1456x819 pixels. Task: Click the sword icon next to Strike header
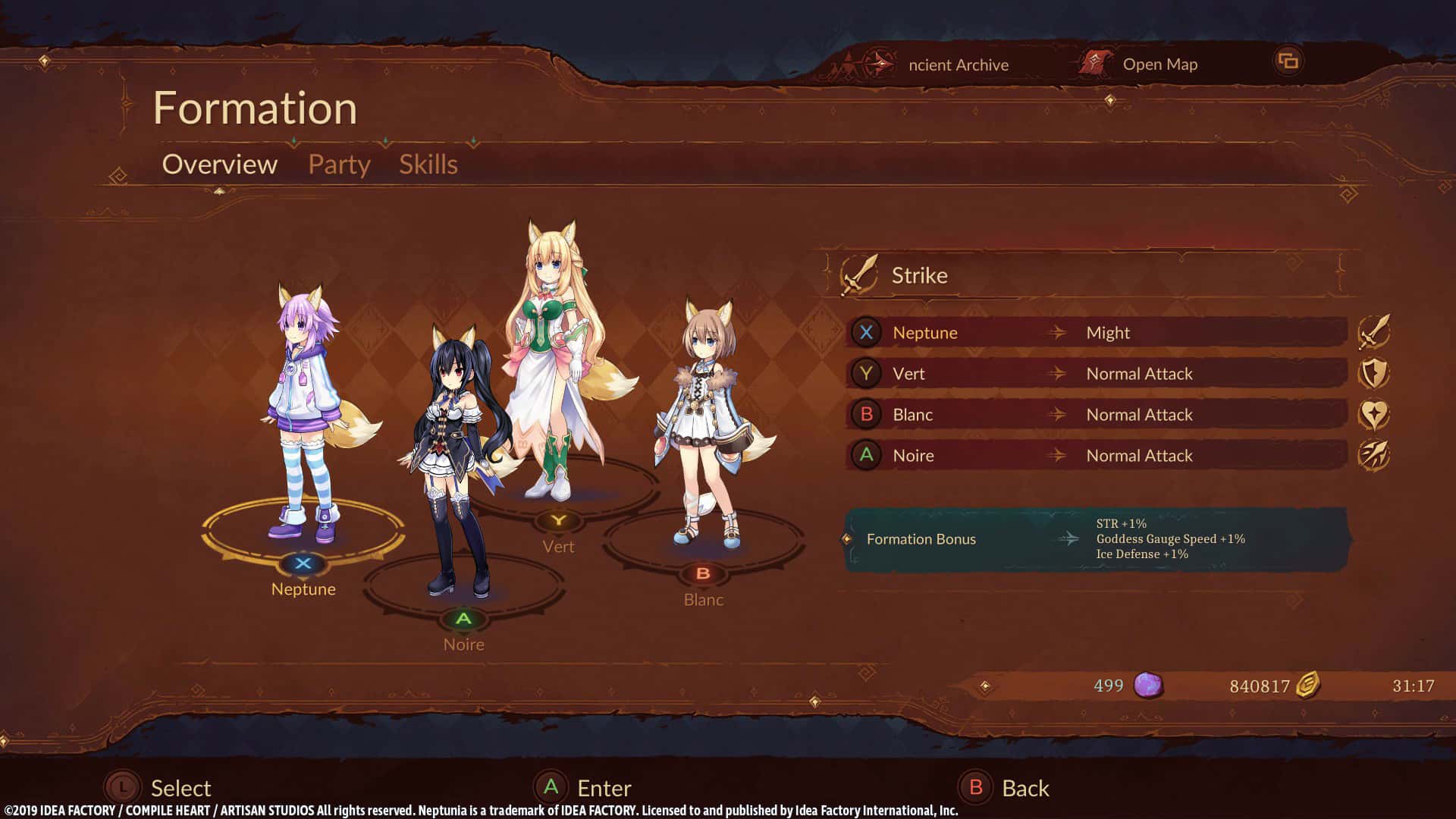click(857, 275)
